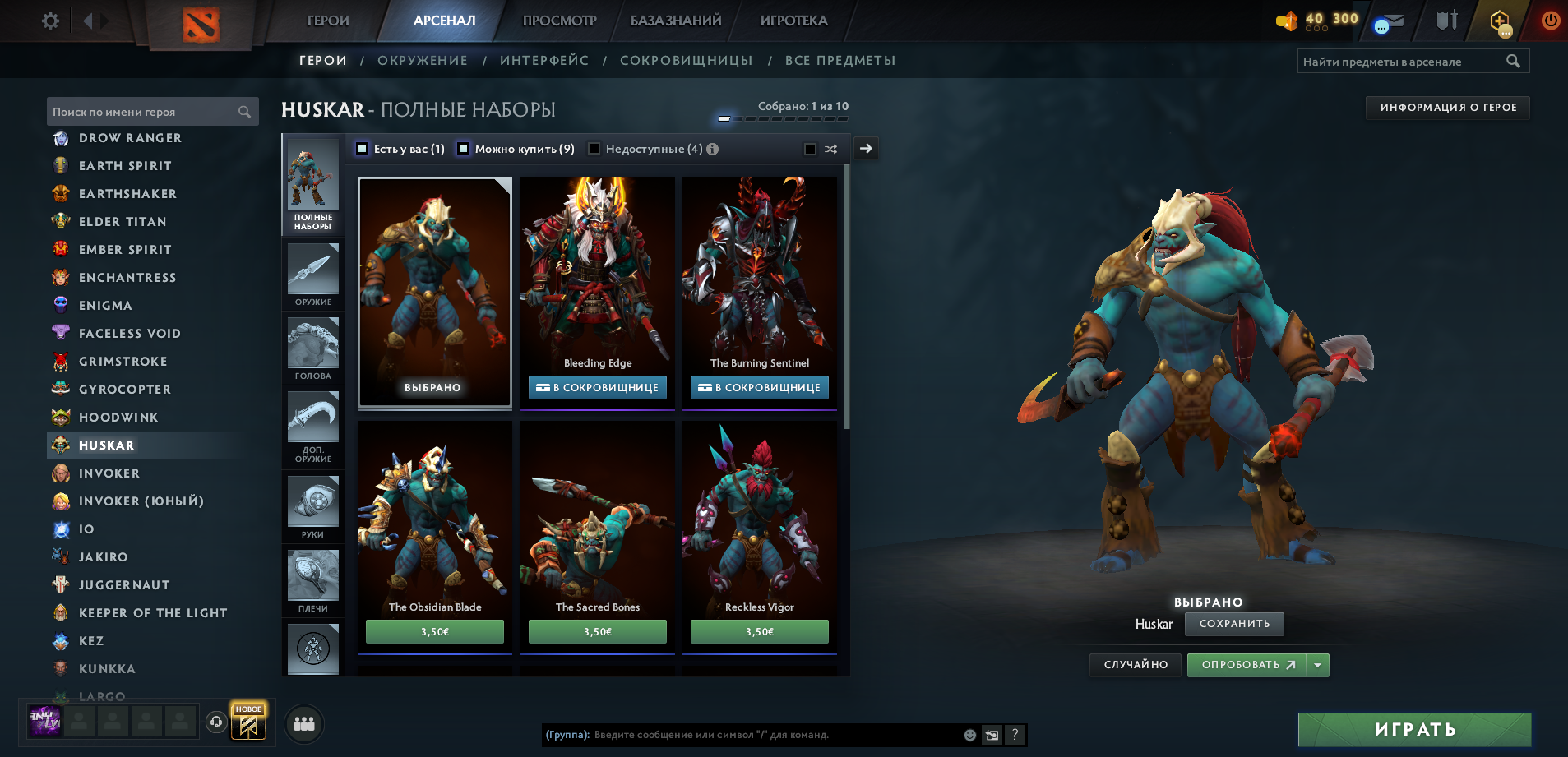
Task: Open the settings gear in the top-left corner
Action: 49,21
